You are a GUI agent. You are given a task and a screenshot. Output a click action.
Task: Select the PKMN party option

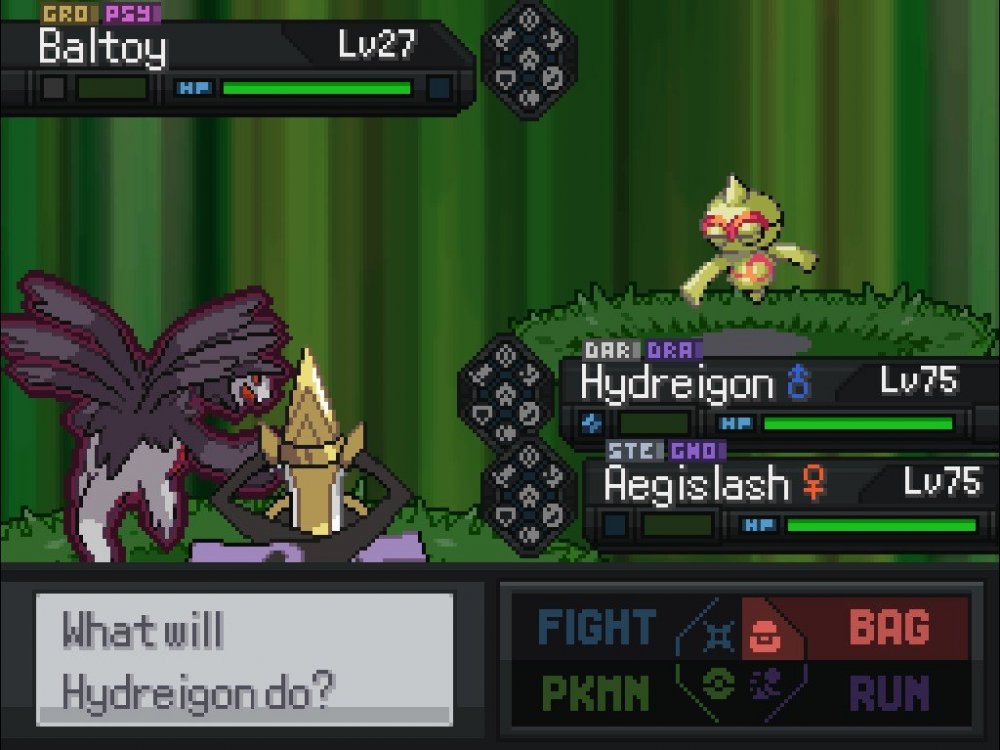[596, 691]
